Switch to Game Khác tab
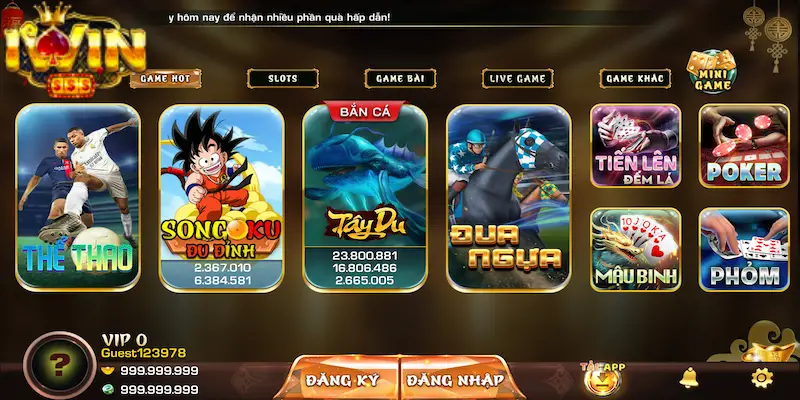This screenshot has height=400, width=800. pos(634,78)
